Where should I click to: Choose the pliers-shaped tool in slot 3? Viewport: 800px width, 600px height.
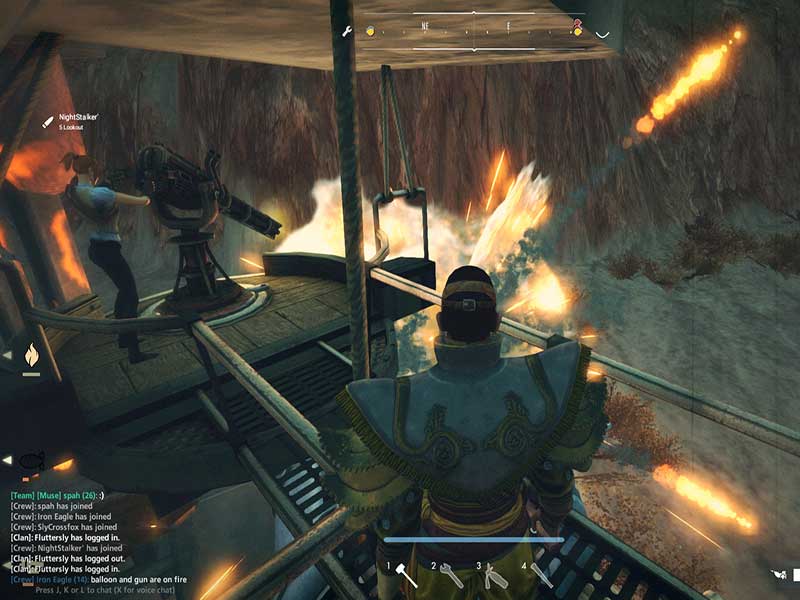[495, 574]
